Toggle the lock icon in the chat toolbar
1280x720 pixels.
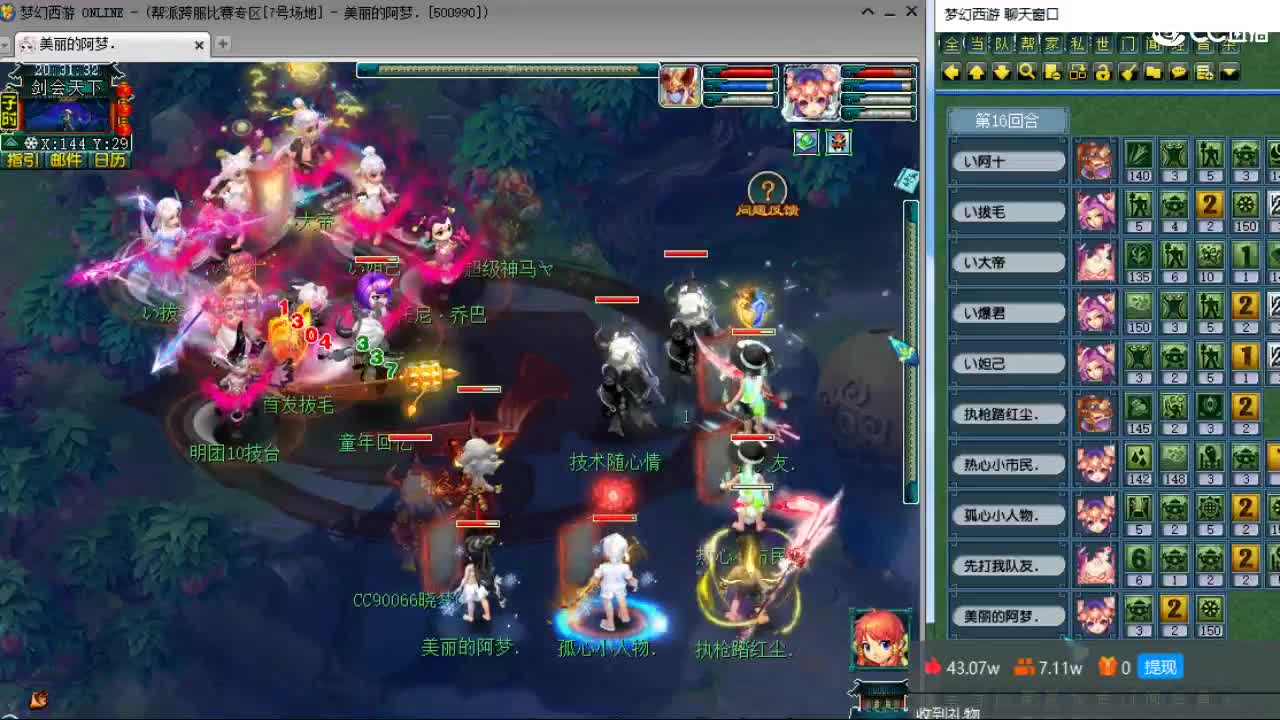(x=1102, y=72)
